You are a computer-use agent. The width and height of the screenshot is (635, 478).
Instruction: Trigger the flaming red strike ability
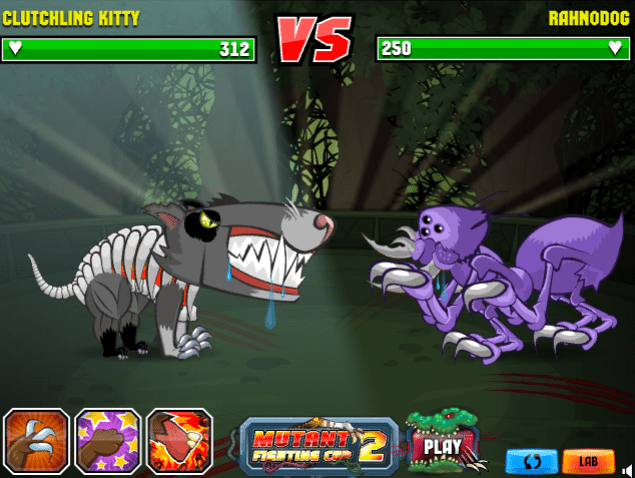click(179, 440)
